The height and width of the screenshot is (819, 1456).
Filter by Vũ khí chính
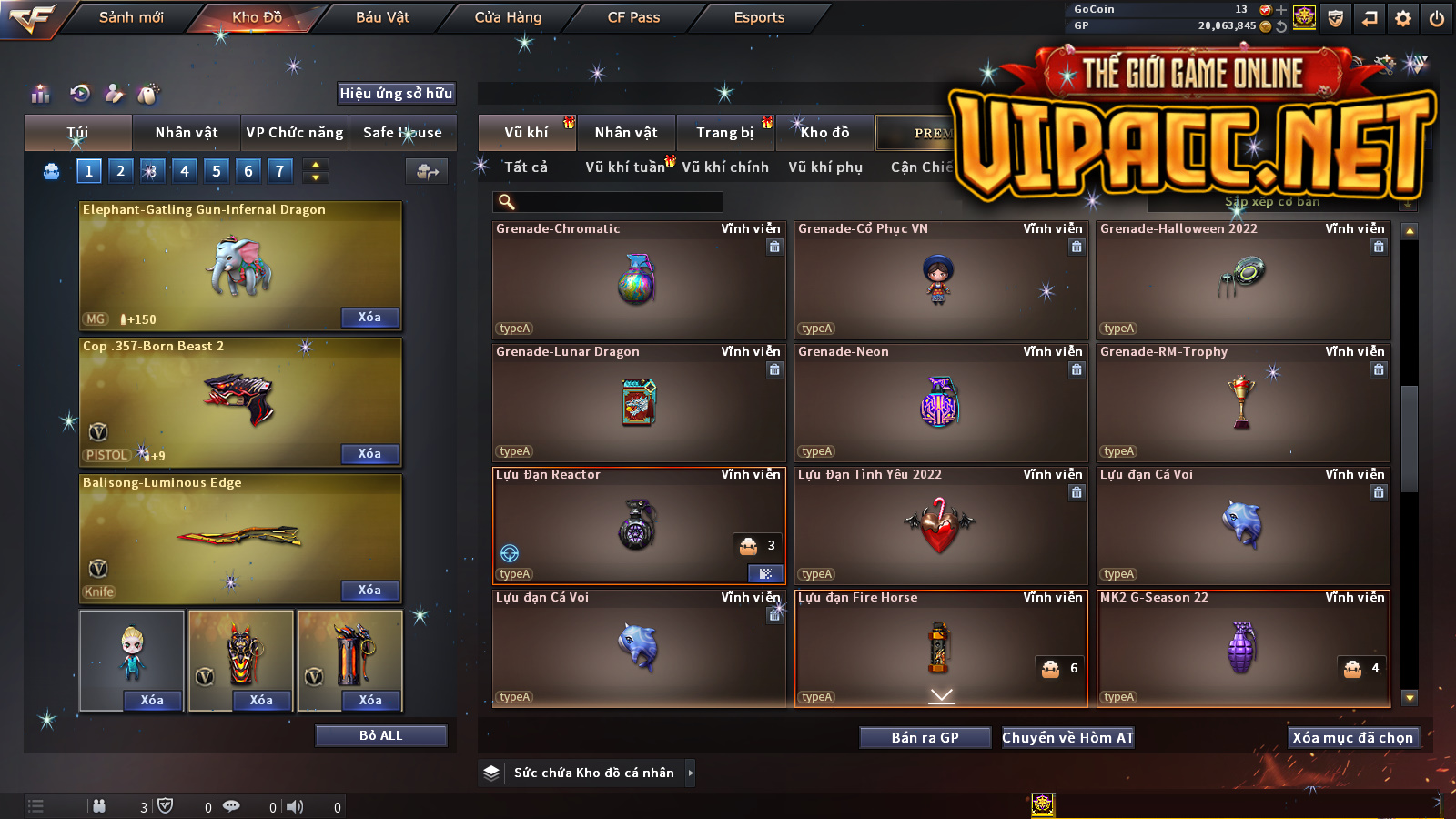[x=725, y=167]
